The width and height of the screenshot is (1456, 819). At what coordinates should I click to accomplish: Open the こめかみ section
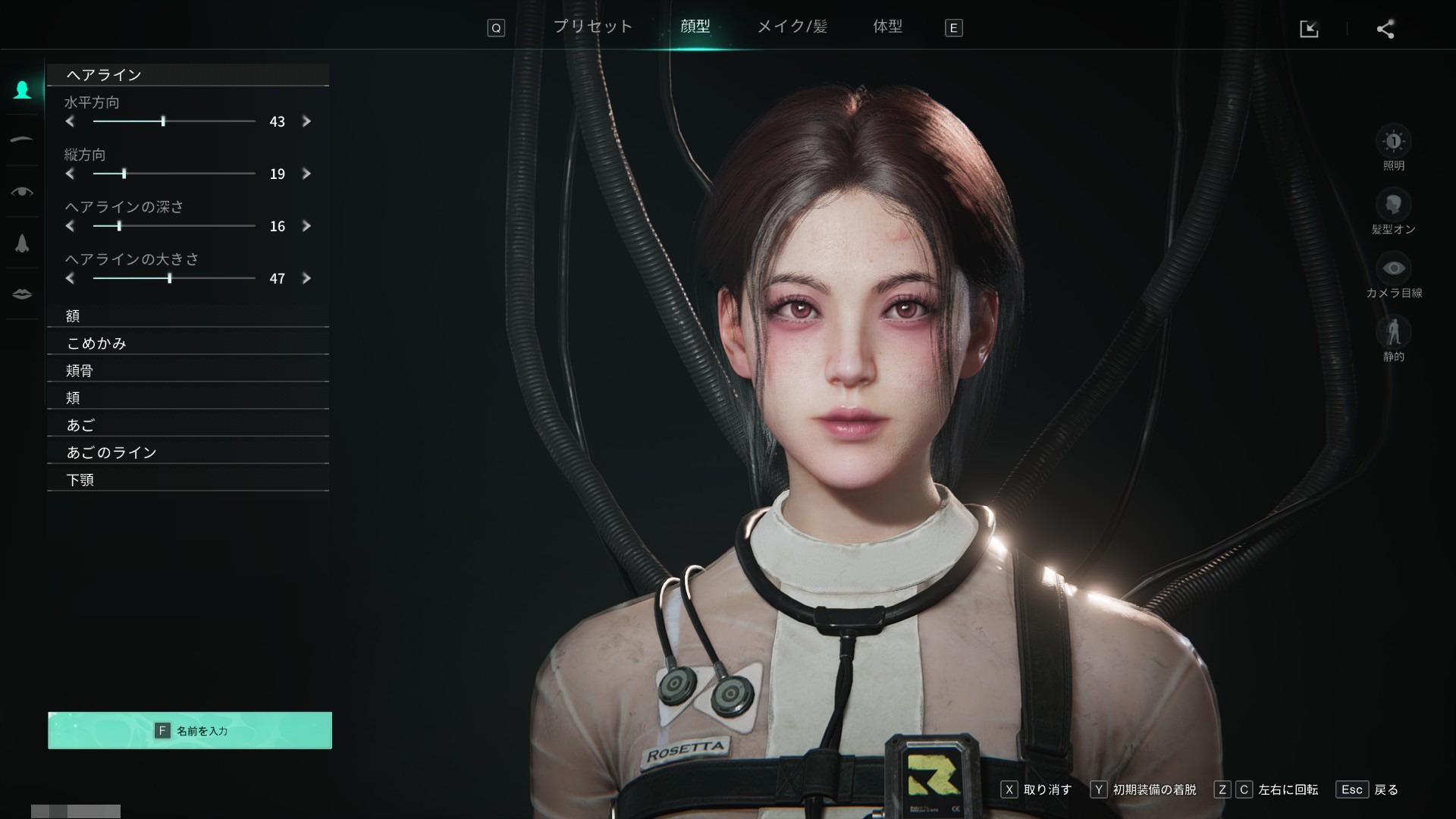tap(188, 344)
